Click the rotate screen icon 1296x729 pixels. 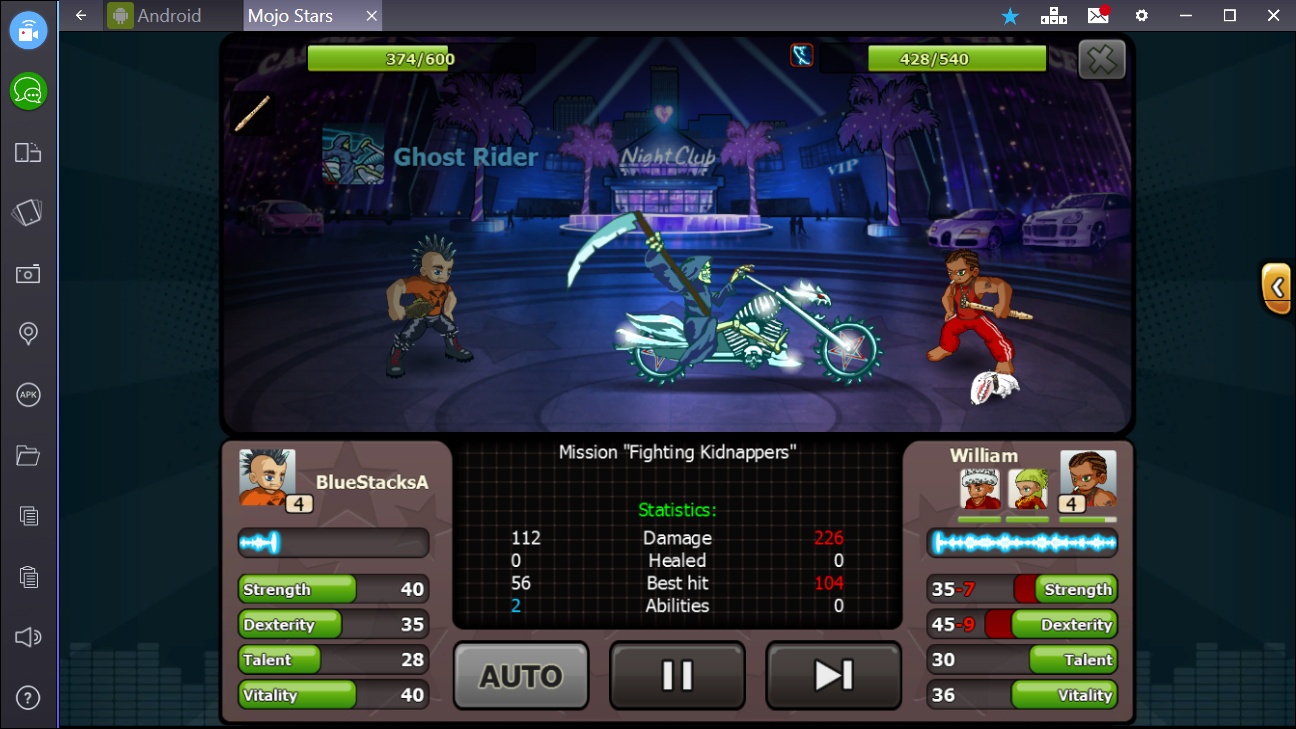(28, 152)
